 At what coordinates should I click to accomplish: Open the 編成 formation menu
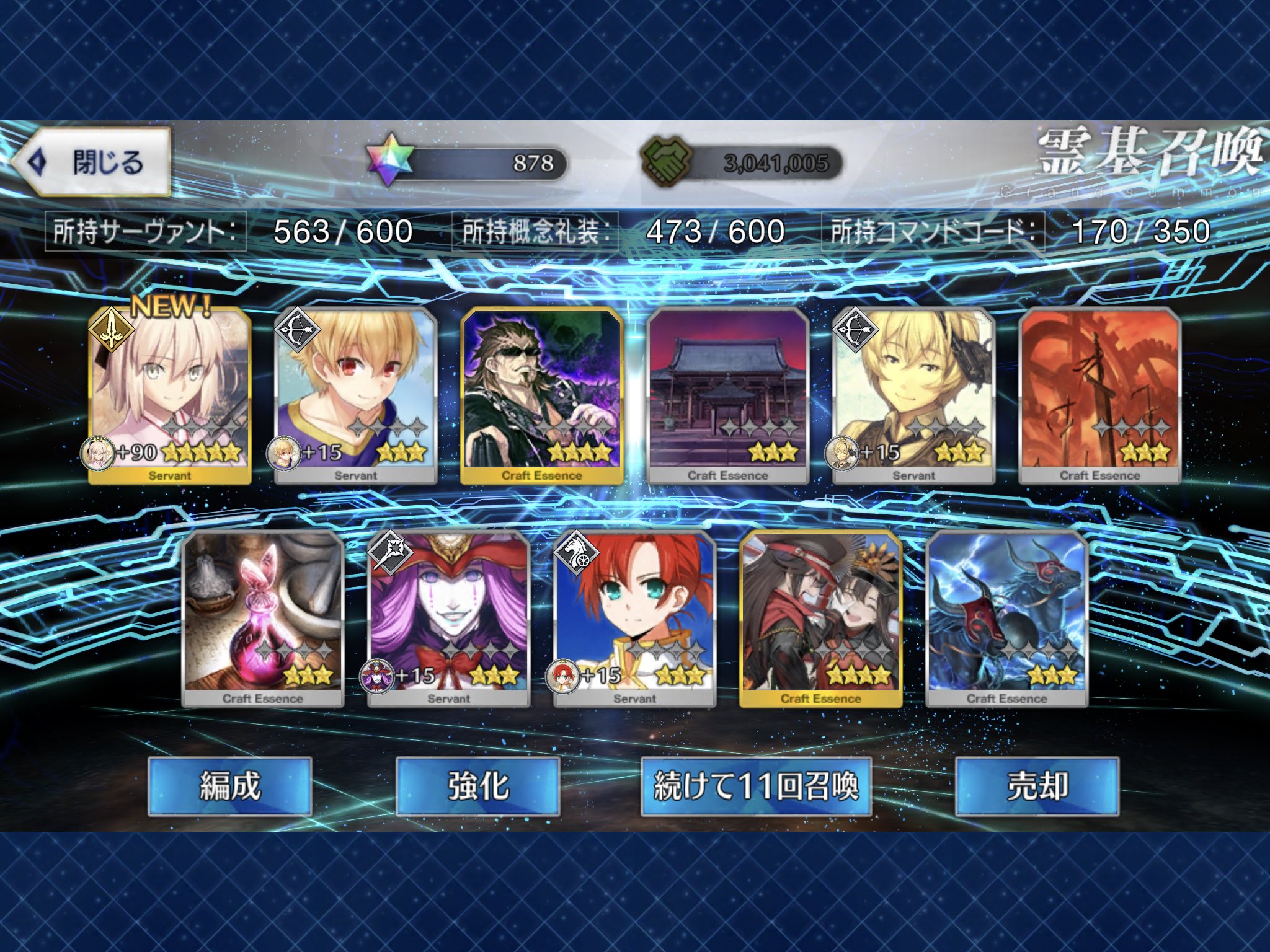click(229, 786)
